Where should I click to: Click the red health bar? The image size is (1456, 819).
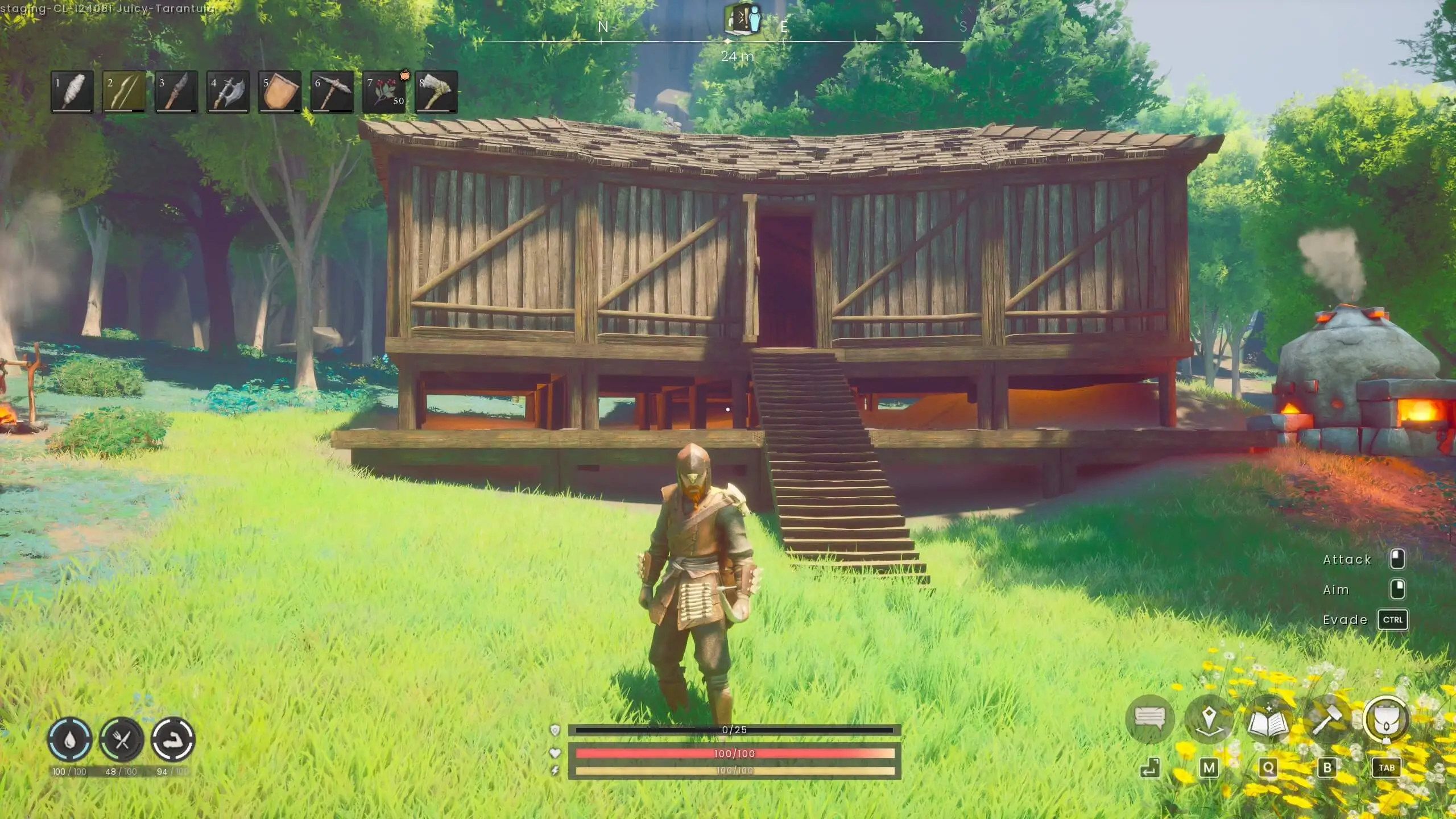[x=736, y=752]
